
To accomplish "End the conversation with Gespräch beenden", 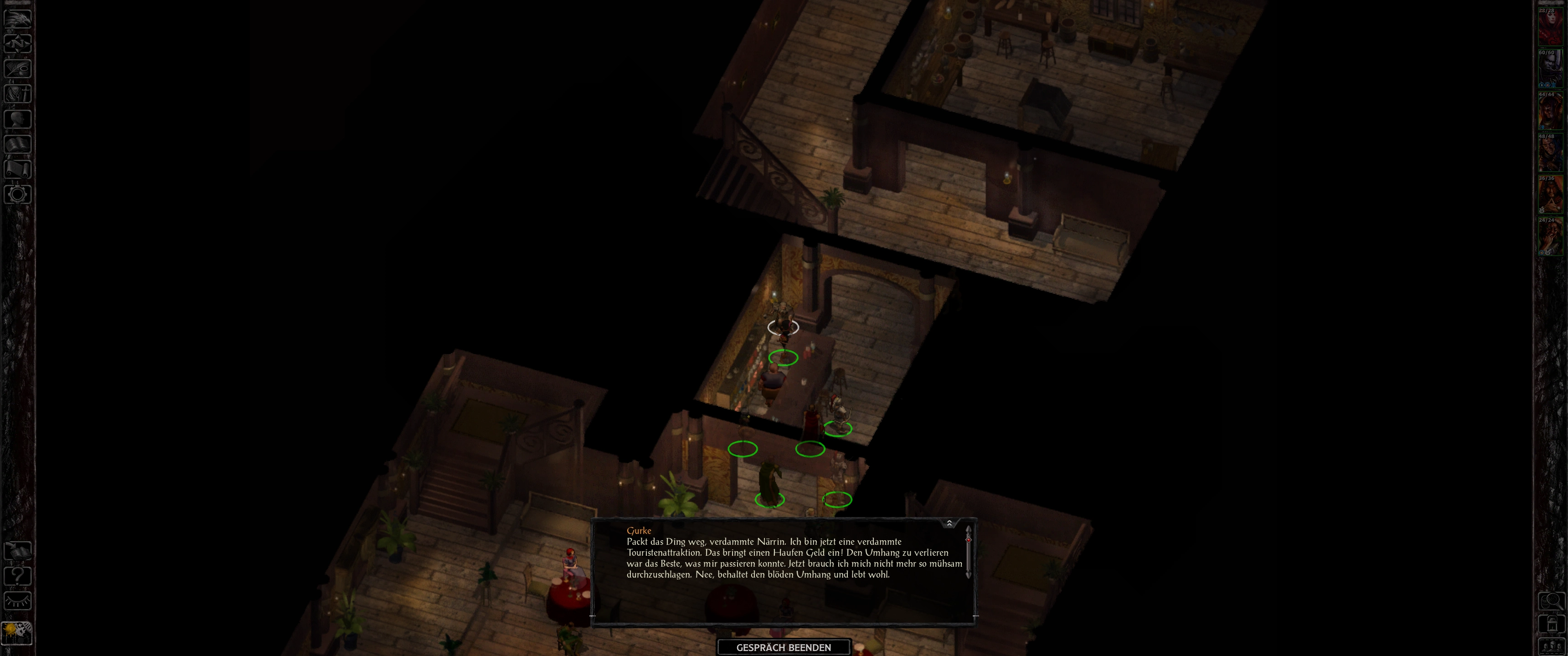I will [784, 647].
